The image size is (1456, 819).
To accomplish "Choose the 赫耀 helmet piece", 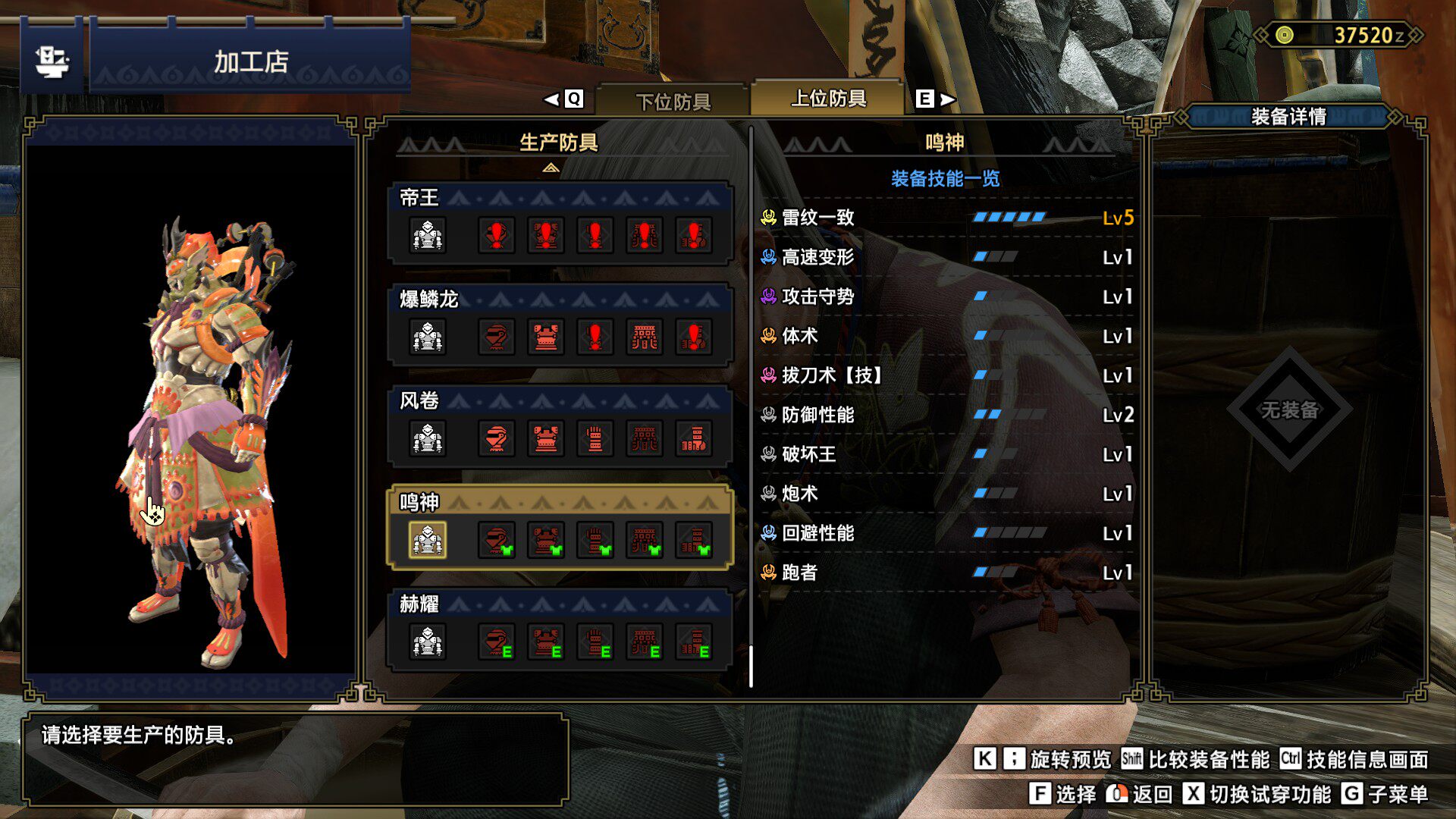I will pos(497,642).
